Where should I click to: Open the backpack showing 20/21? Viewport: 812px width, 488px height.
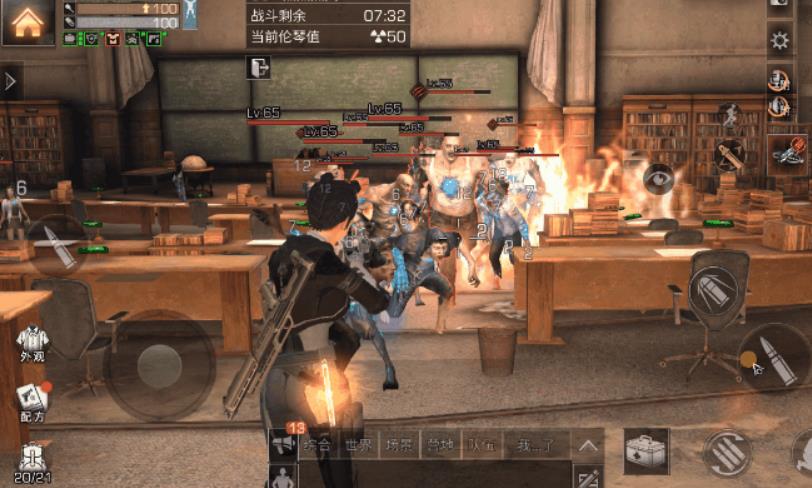click(32, 462)
